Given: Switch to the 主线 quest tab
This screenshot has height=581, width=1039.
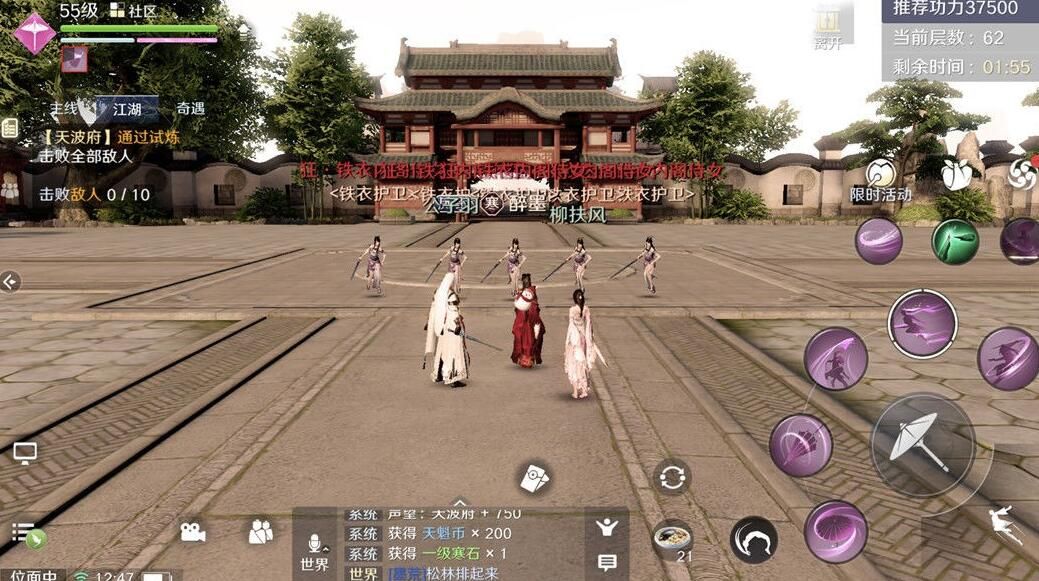Looking at the screenshot, I should click(64, 108).
